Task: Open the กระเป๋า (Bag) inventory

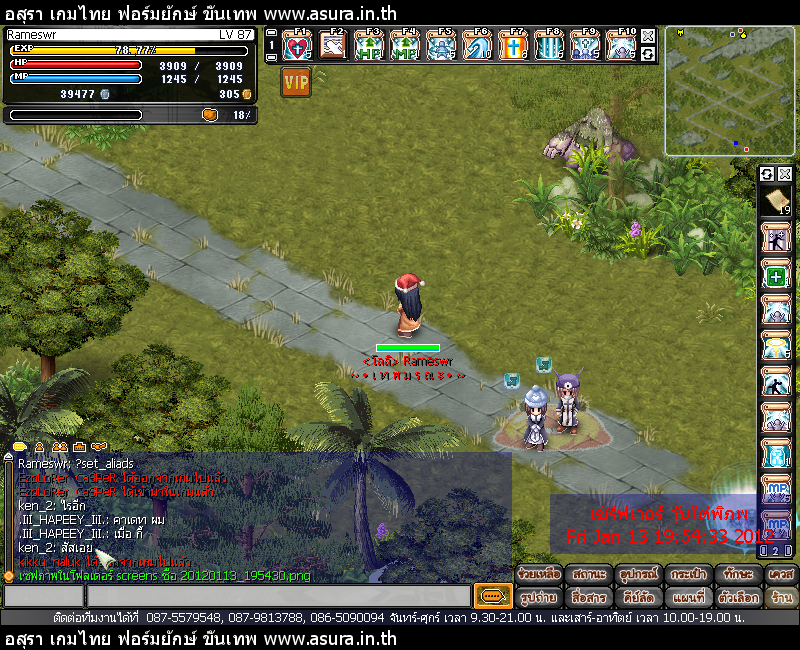Action: pyautogui.click(x=688, y=574)
